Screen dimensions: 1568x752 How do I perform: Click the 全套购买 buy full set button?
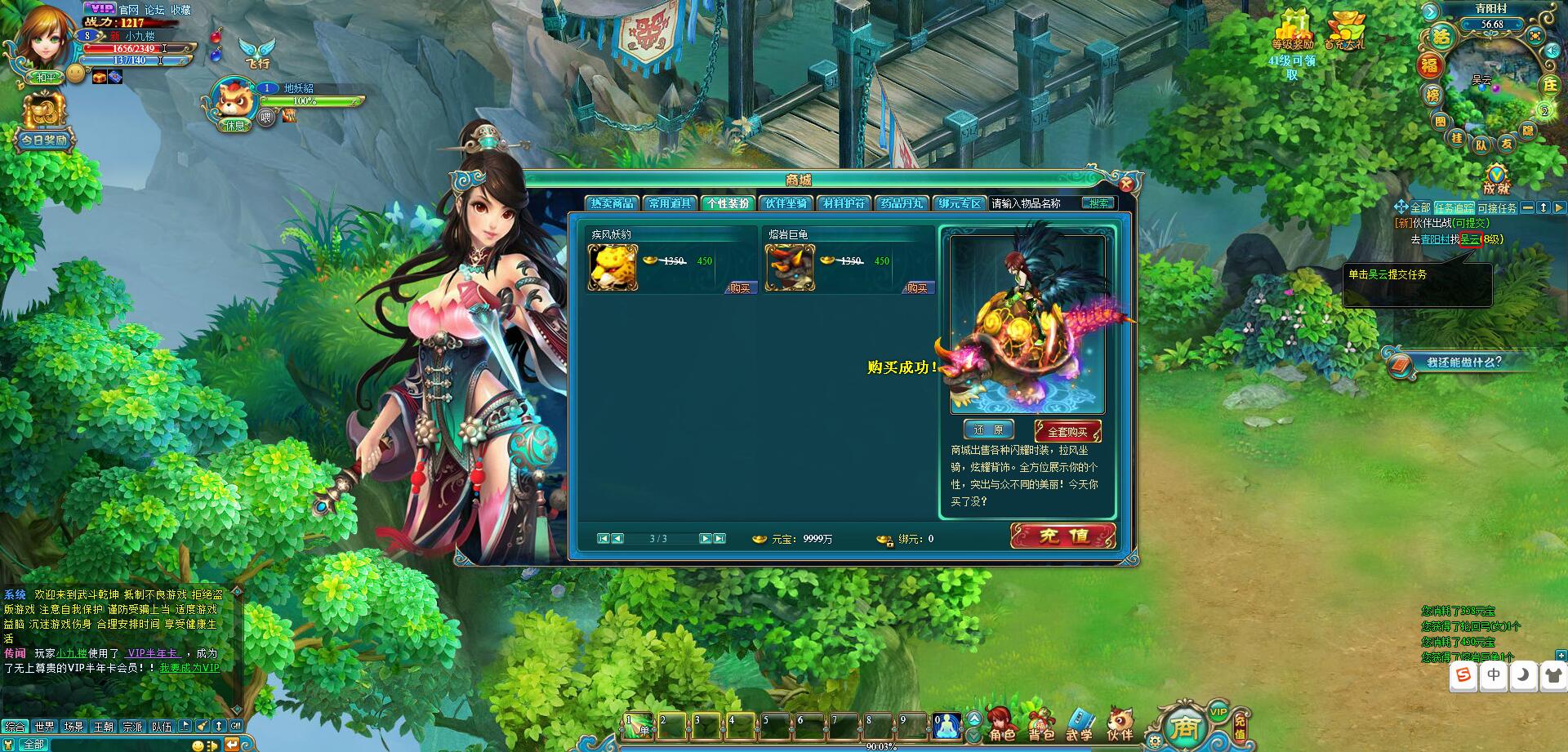click(x=1070, y=429)
